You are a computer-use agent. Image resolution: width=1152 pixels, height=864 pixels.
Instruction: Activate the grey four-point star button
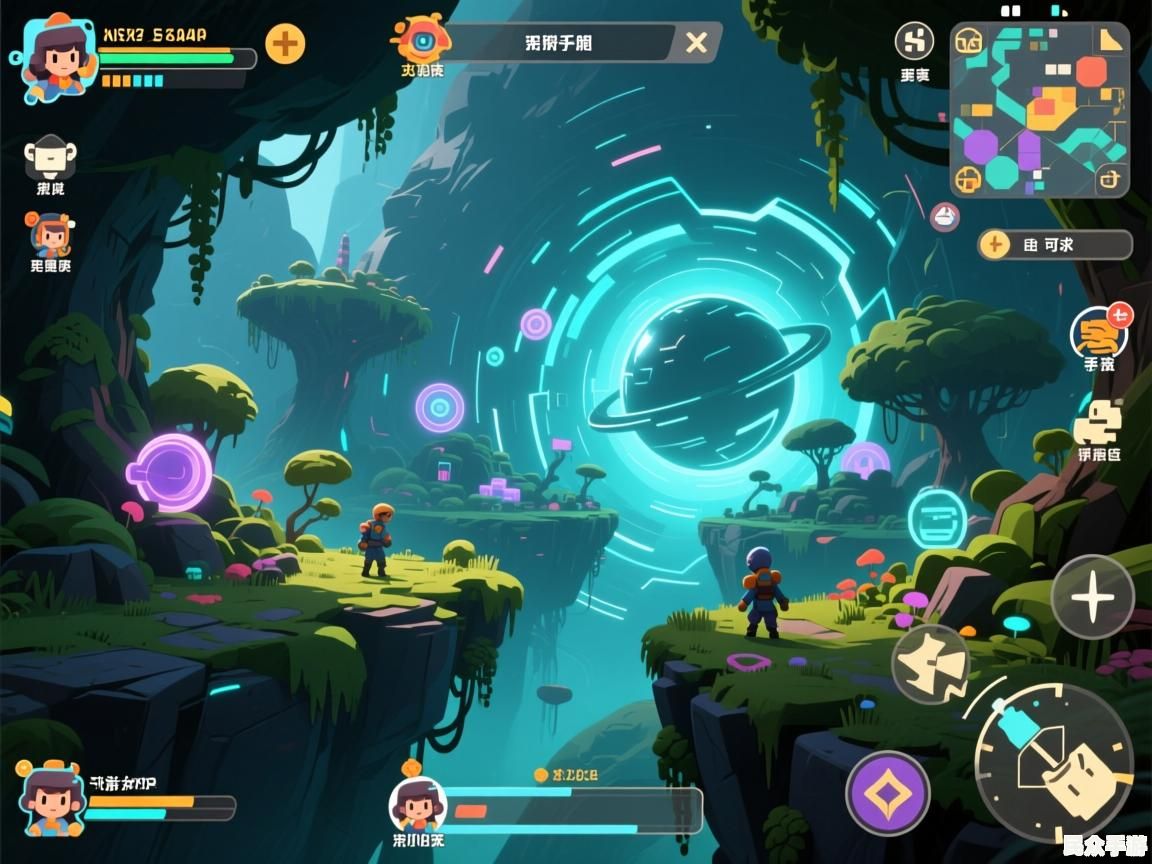pos(1092,597)
